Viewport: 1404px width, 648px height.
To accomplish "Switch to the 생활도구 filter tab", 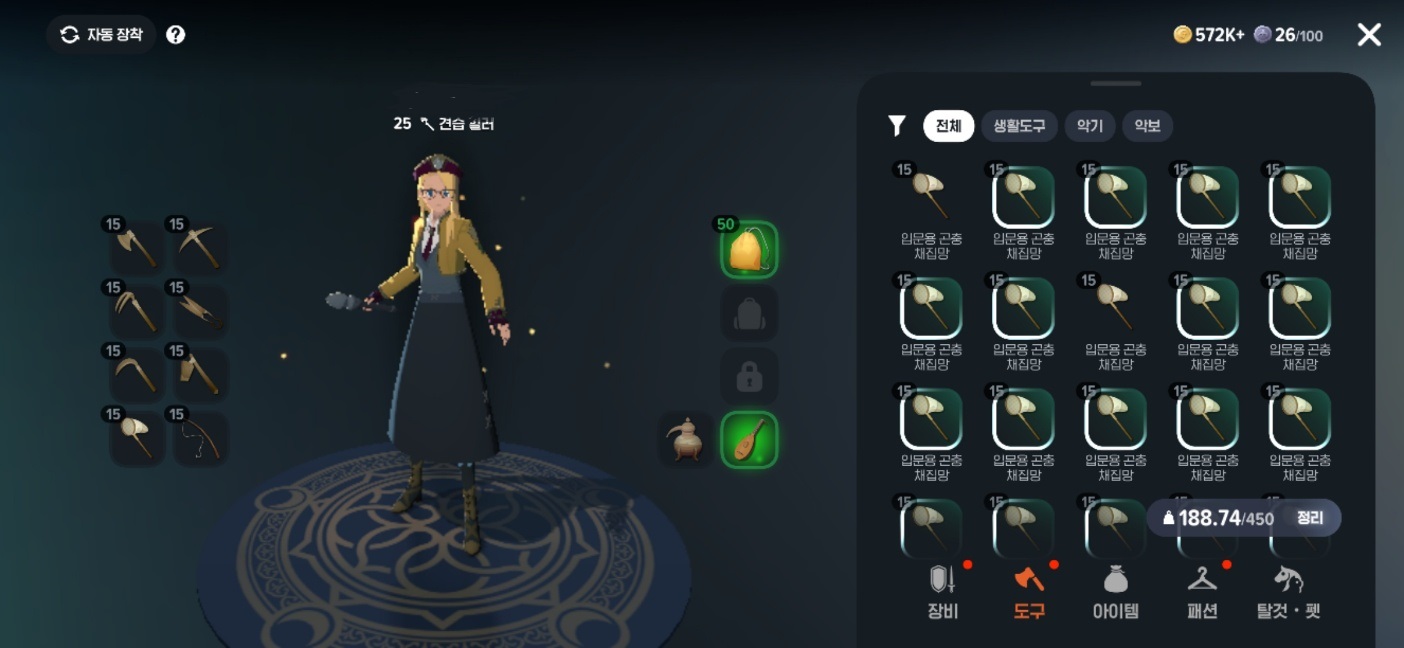I will (x=1019, y=126).
